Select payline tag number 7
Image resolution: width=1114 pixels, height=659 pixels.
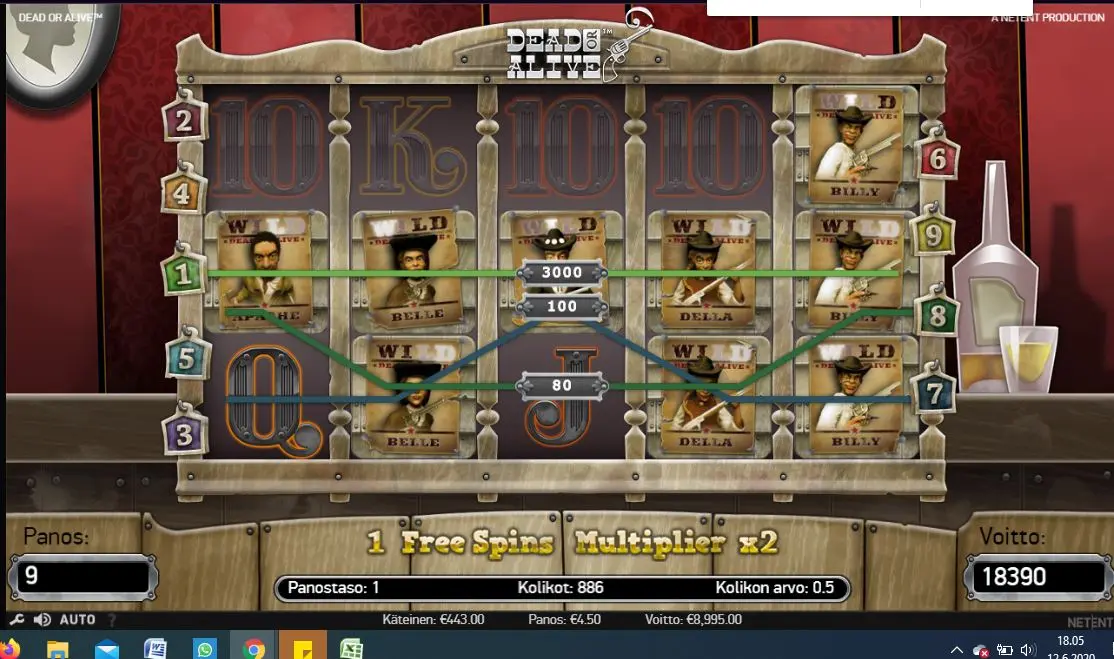pos(933,394)
